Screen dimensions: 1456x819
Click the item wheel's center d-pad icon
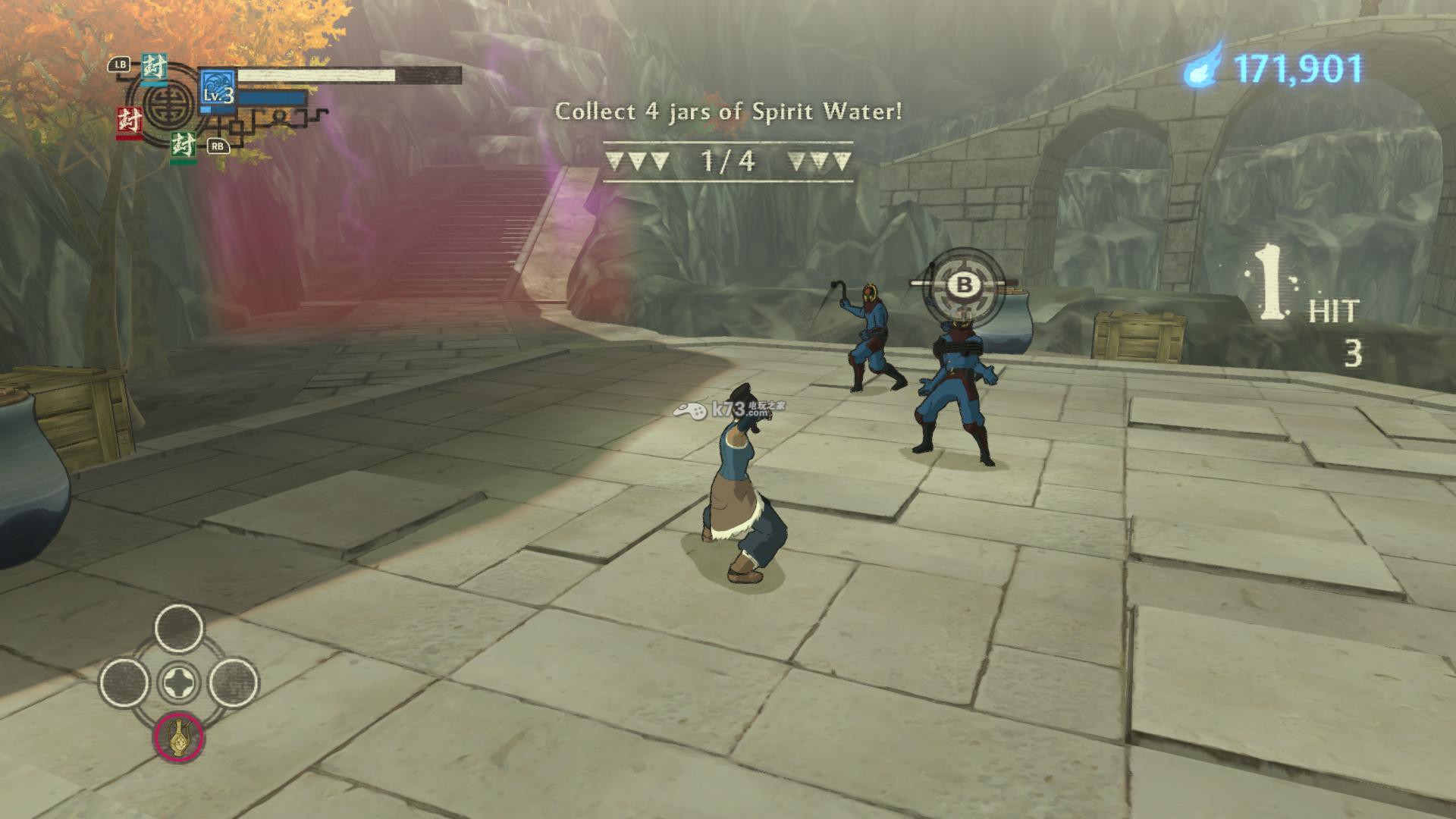pyautogui.click(x=179, y=682)
